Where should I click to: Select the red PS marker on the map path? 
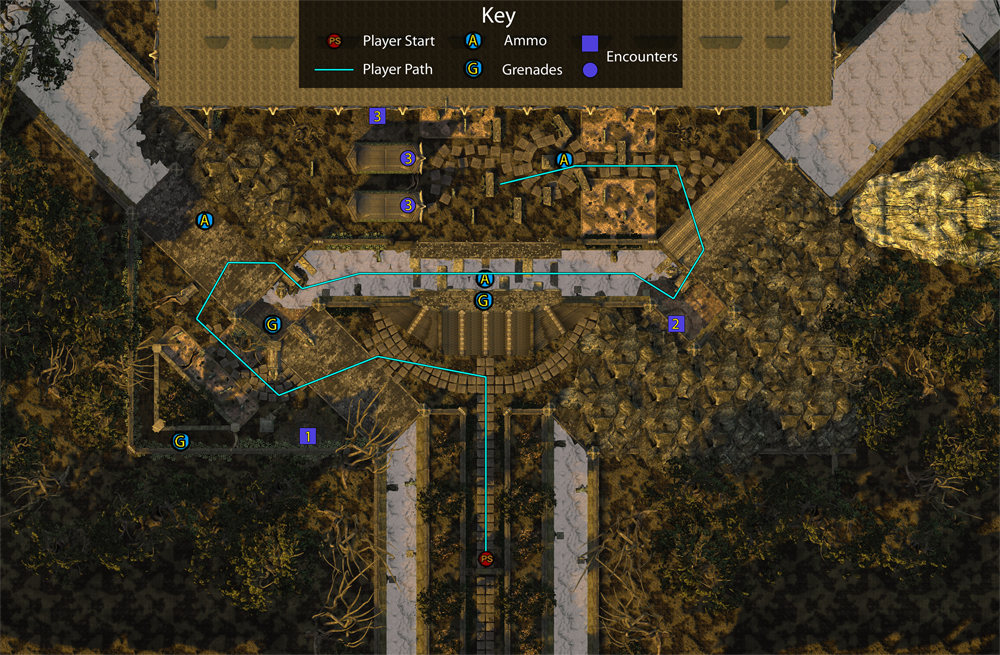(487, 559)
